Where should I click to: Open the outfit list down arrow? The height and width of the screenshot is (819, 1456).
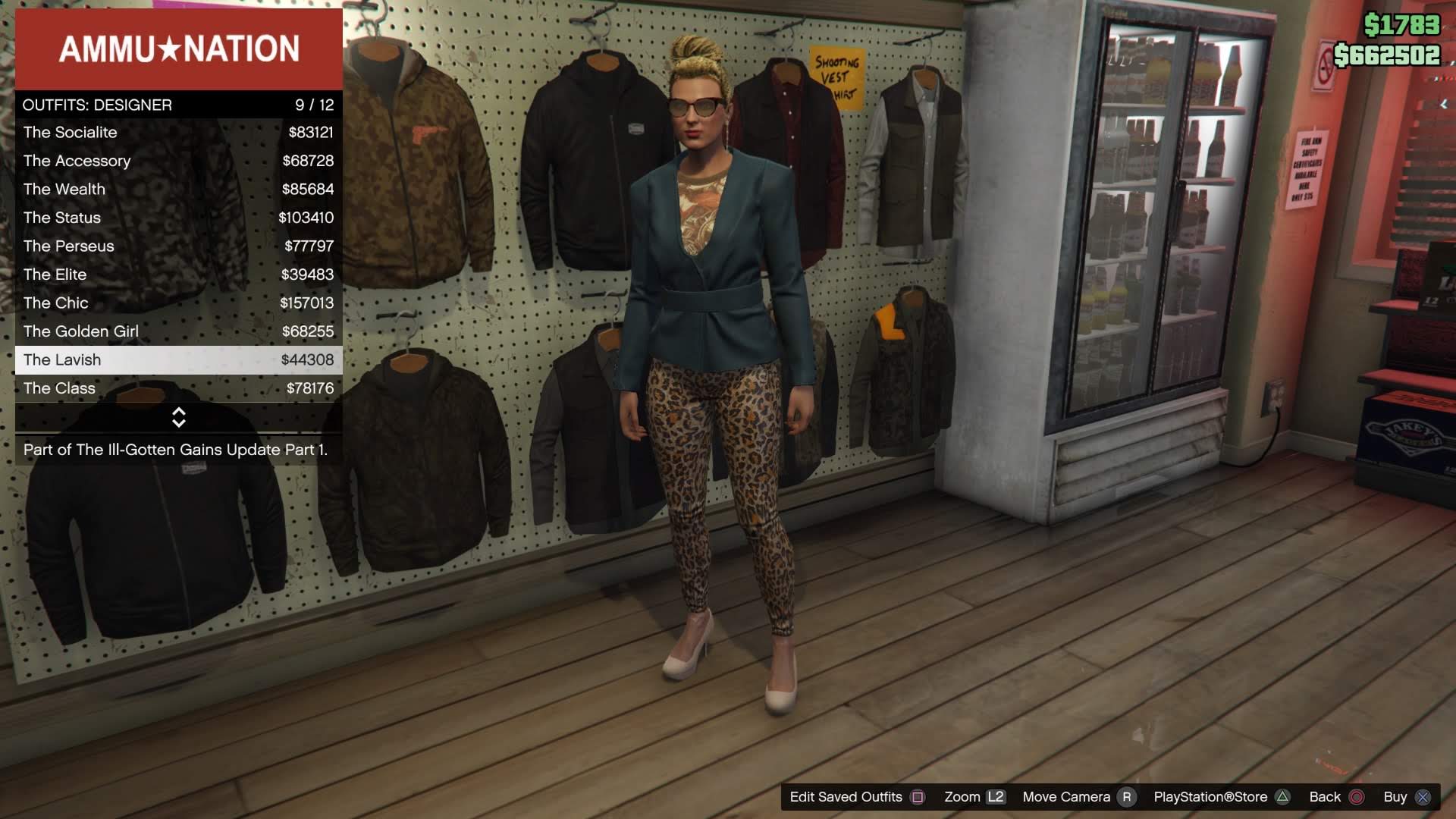point(180,425)
